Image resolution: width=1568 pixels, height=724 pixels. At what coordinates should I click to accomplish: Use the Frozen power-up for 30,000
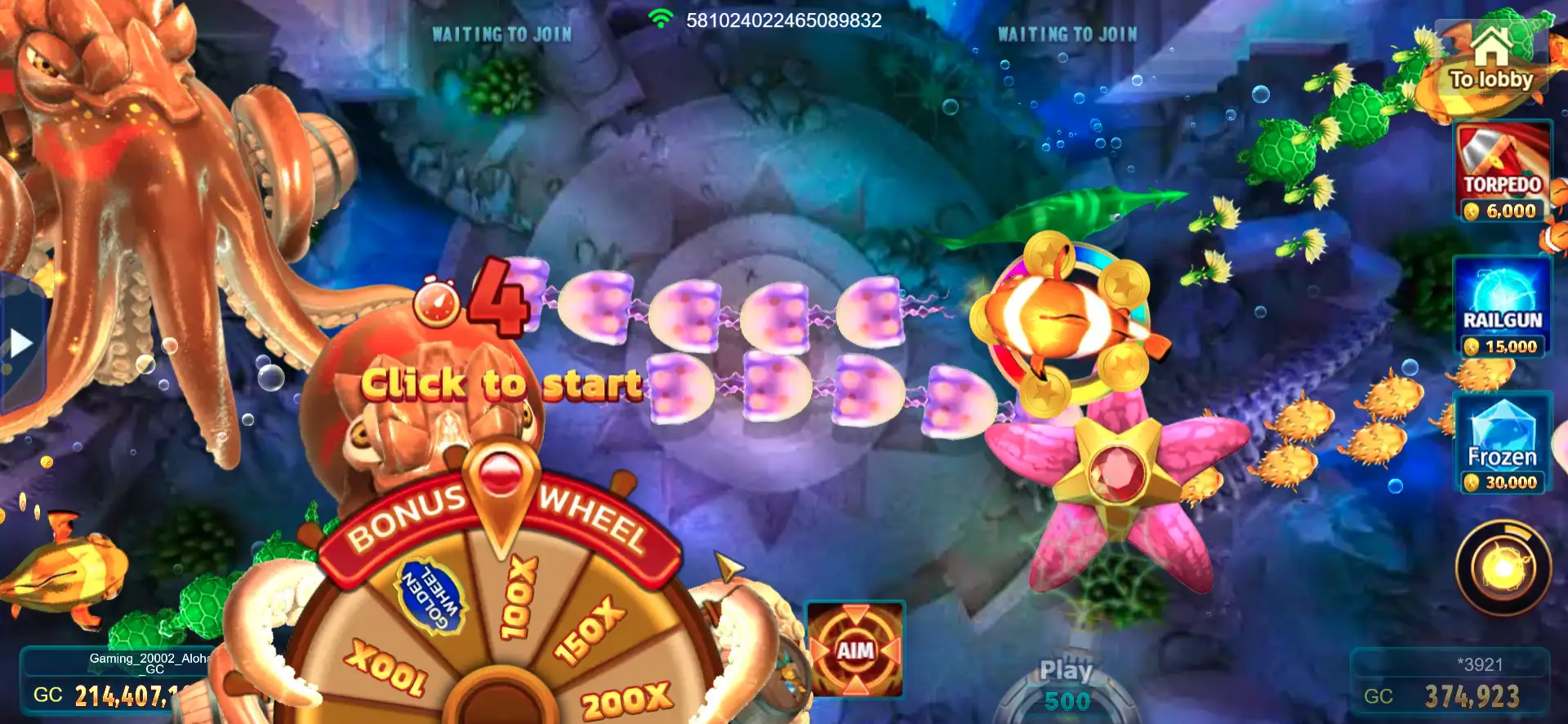[x=1503, y=443]
